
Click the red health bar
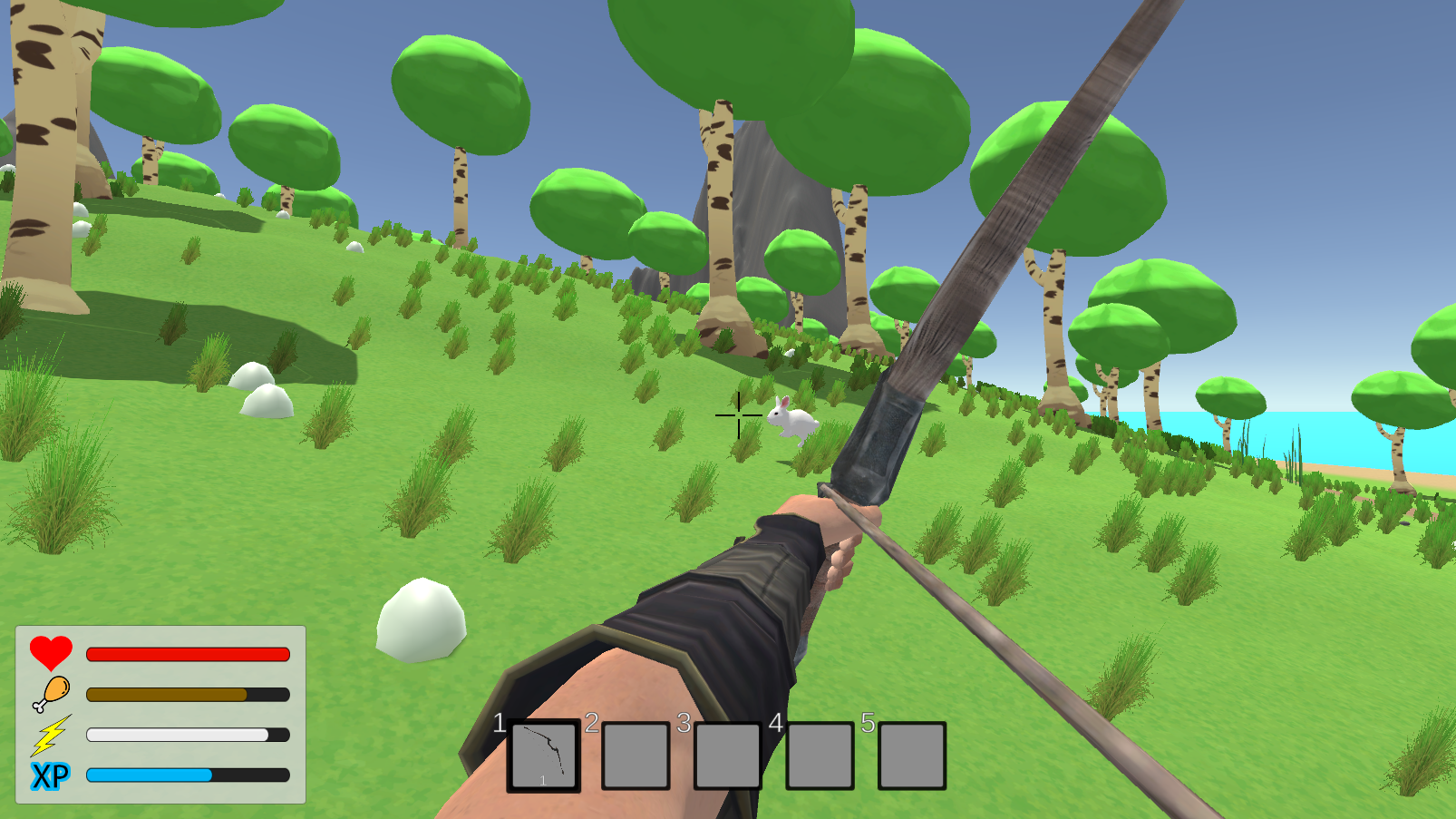[x=186, y=653]
